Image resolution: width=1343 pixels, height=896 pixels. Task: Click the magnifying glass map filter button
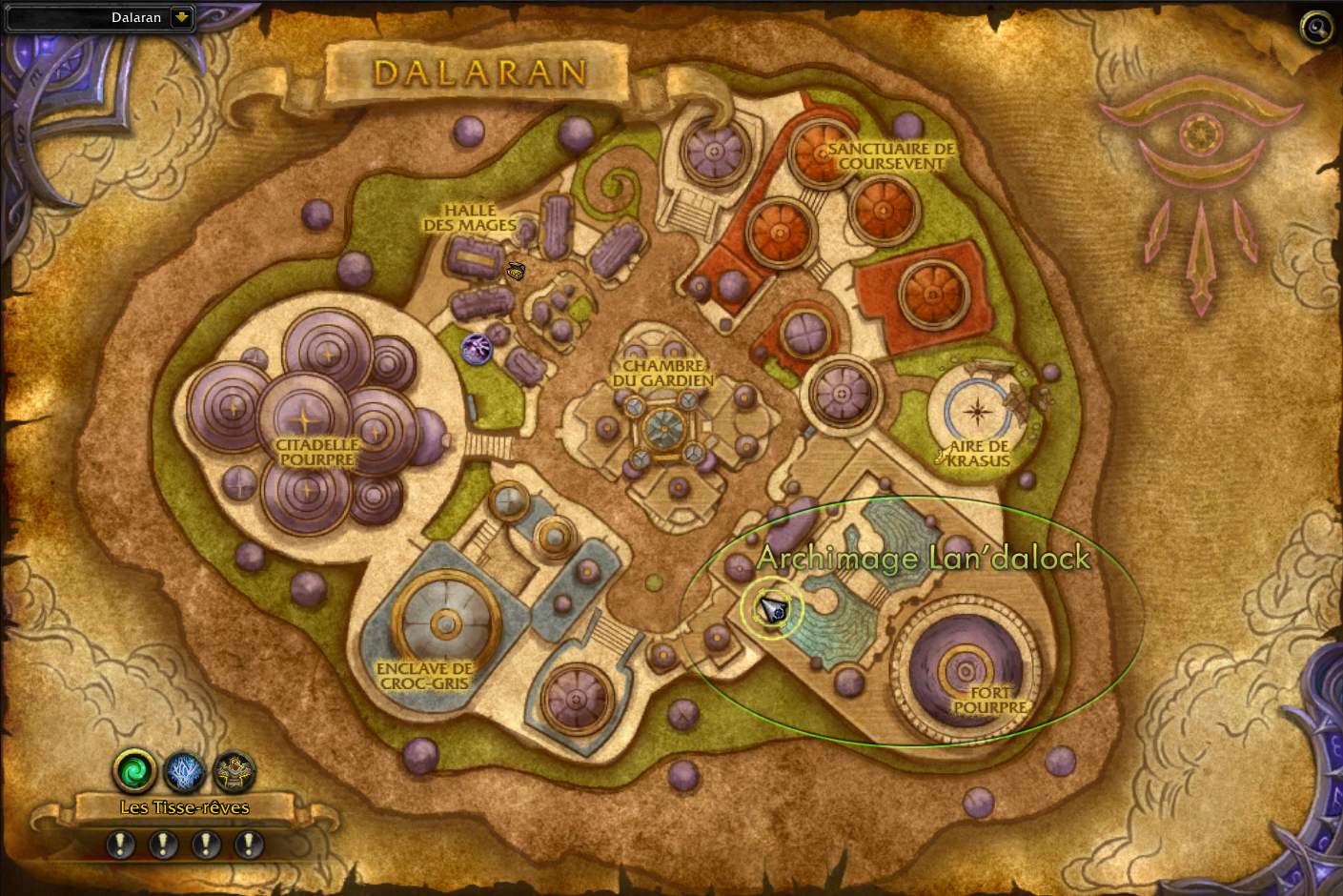(1316, 28)
